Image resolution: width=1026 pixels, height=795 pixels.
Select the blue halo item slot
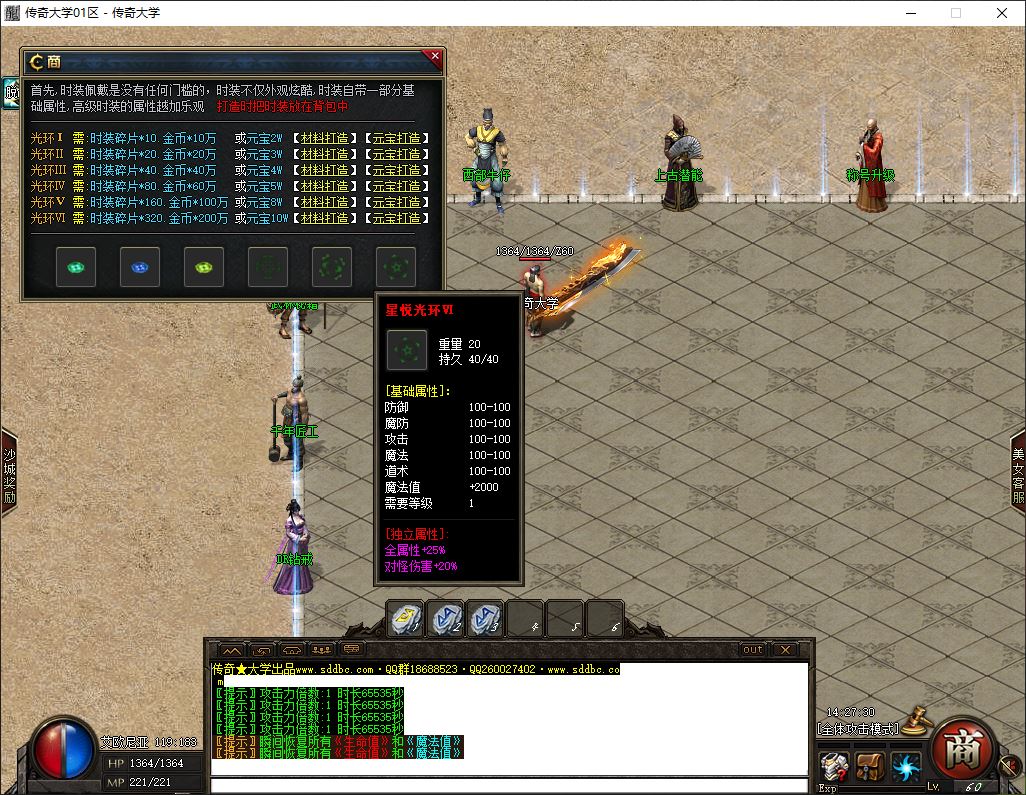140,267
